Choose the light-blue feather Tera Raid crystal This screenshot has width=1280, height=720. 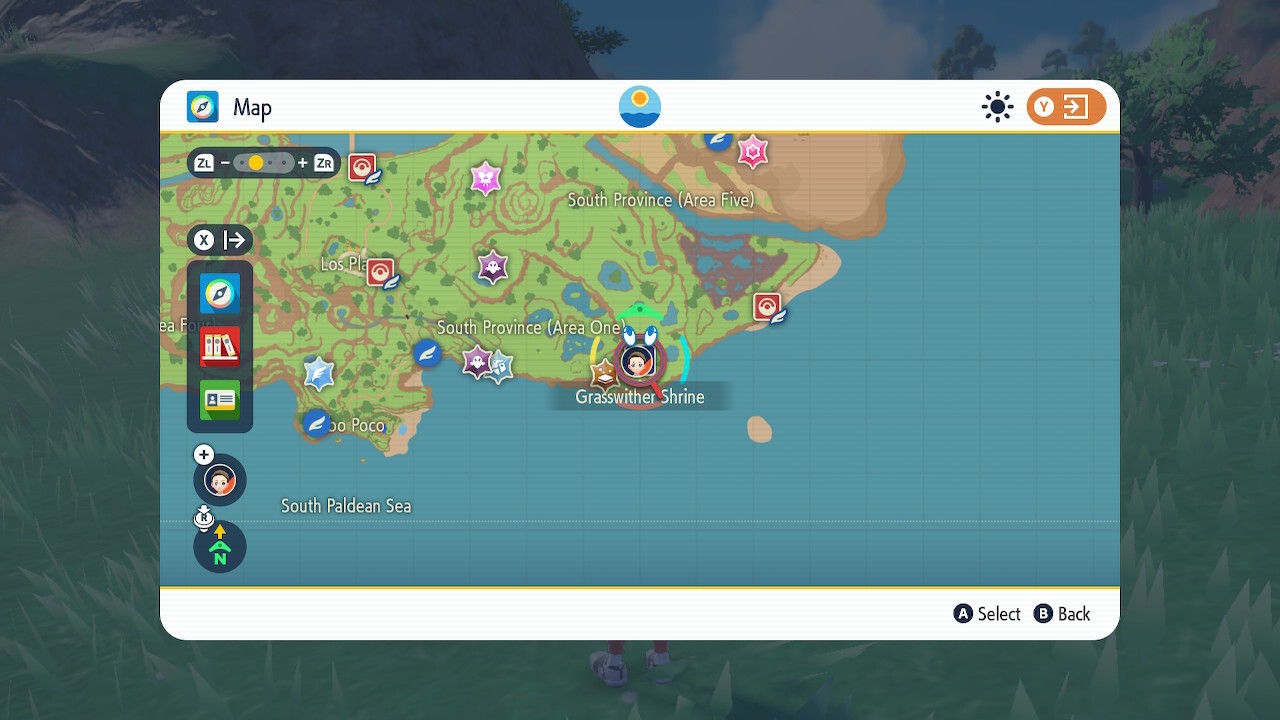click(x=318, y=373)
